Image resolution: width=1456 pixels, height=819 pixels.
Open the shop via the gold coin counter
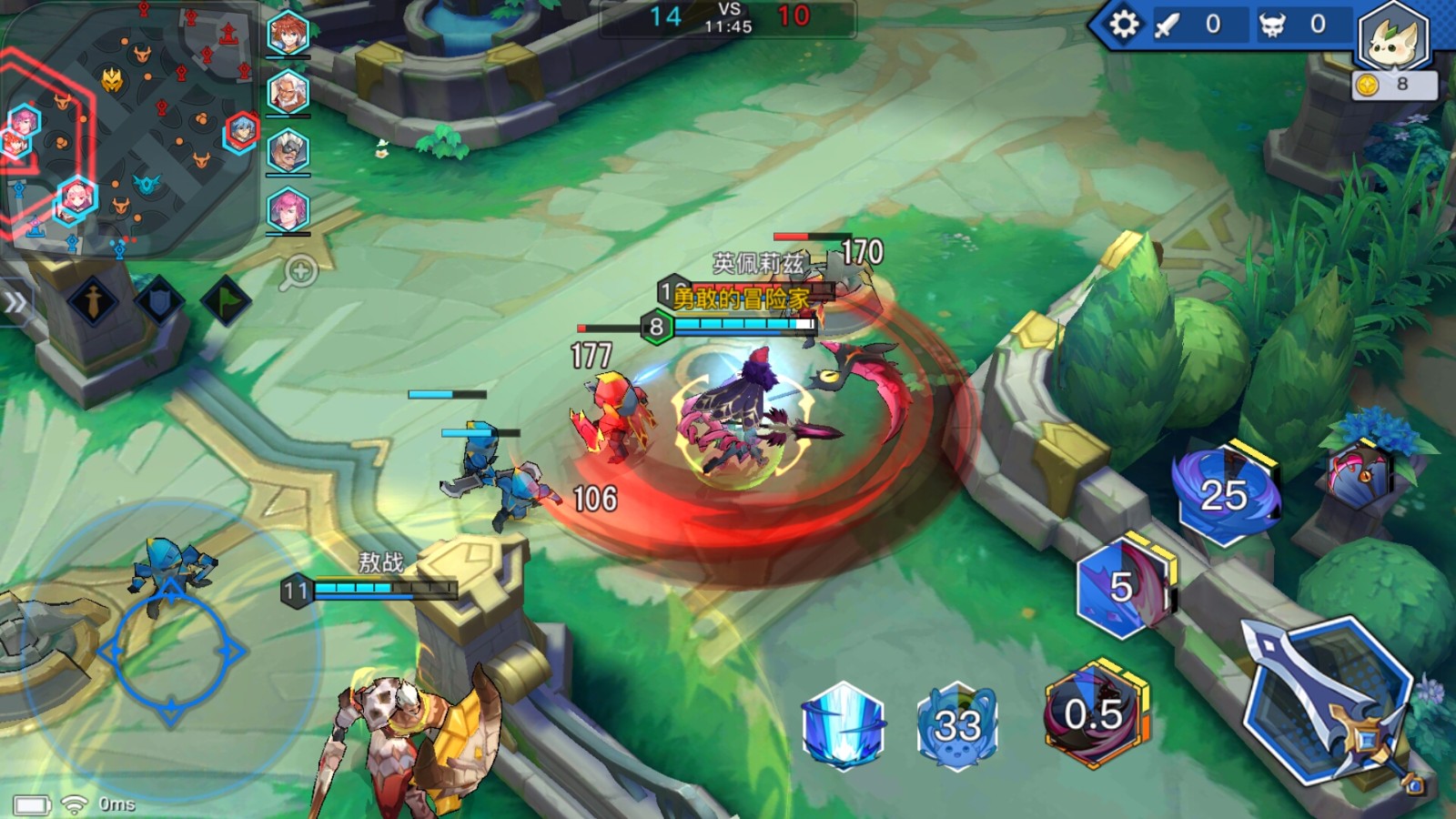click(x=1392, y=85)
